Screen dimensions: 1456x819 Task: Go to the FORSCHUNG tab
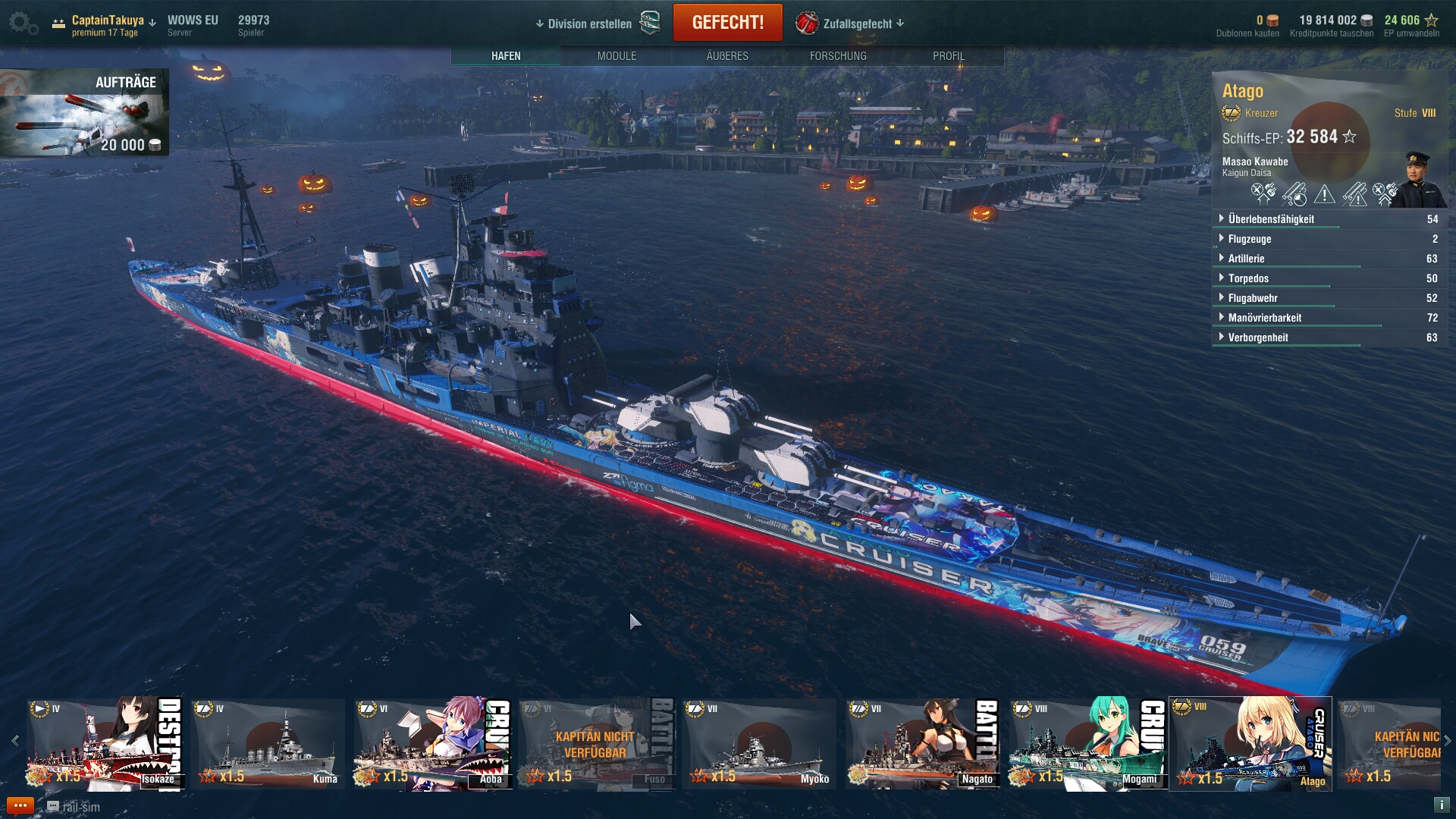click(x=838, y=56)
